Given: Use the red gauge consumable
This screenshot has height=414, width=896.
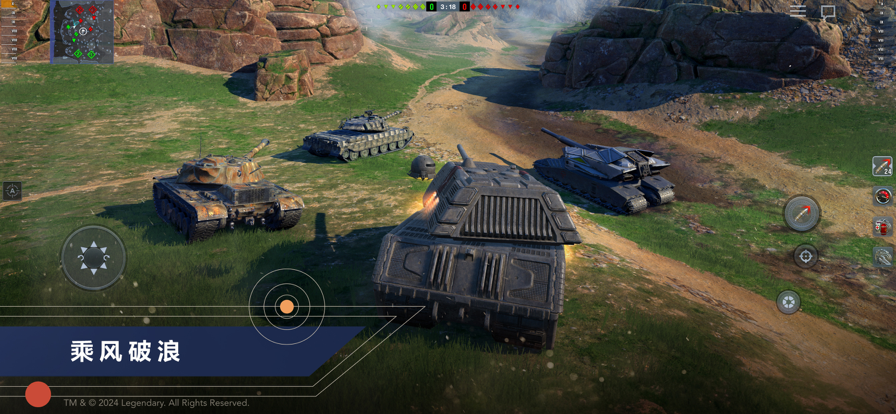Looking at the screenshot, I should coord(882,197).
